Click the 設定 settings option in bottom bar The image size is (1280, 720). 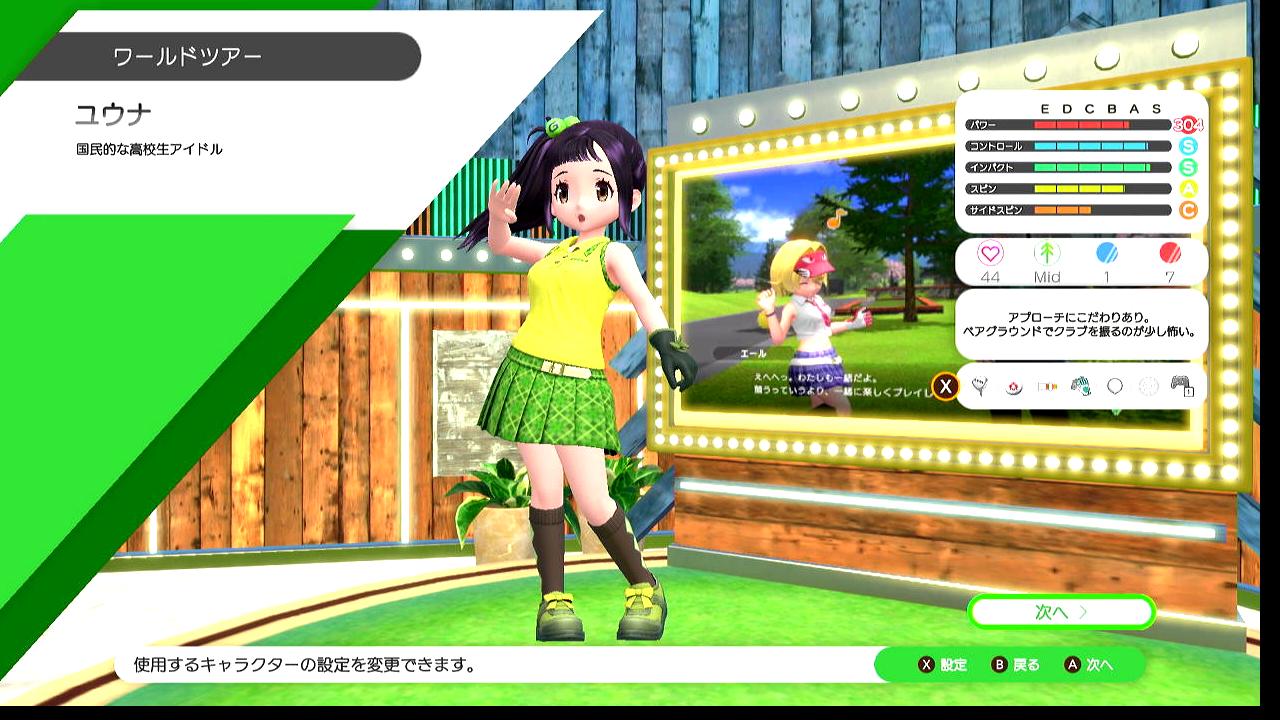942,665
